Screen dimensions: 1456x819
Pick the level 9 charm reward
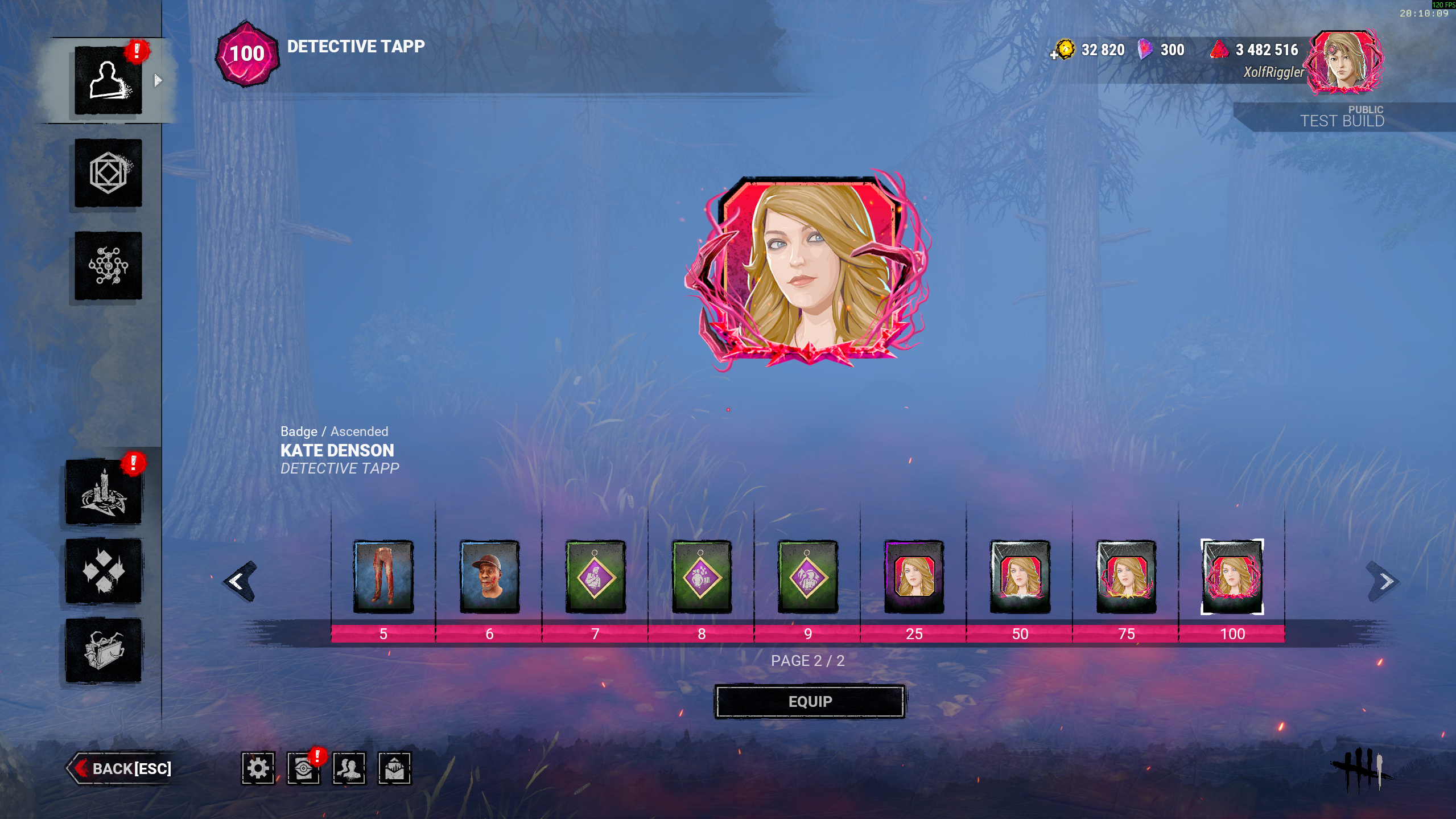[x=807, y=576]
